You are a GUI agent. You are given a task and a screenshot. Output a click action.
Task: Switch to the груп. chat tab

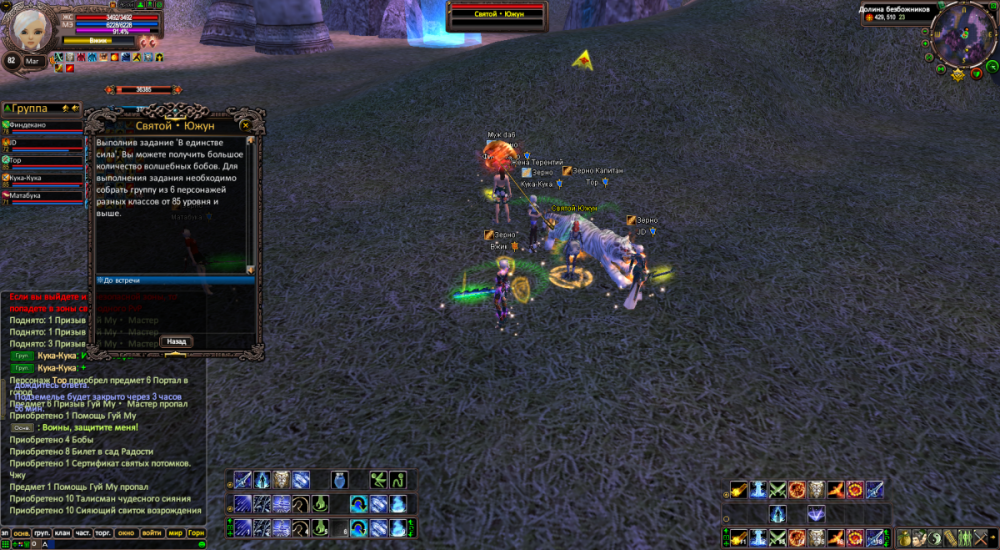pyautogui.click(x=42, y=533)
